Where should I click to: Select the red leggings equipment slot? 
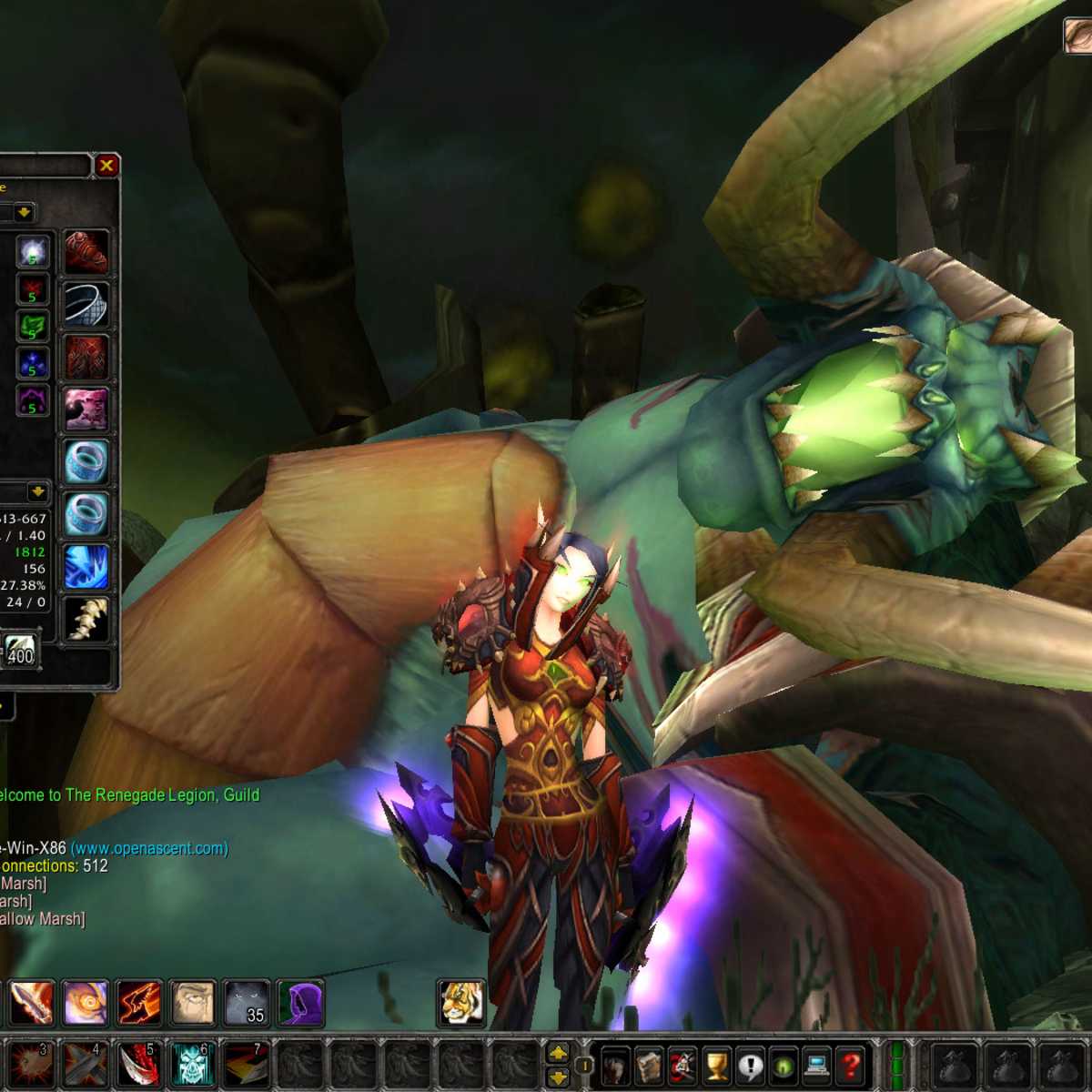coord(86,357)
